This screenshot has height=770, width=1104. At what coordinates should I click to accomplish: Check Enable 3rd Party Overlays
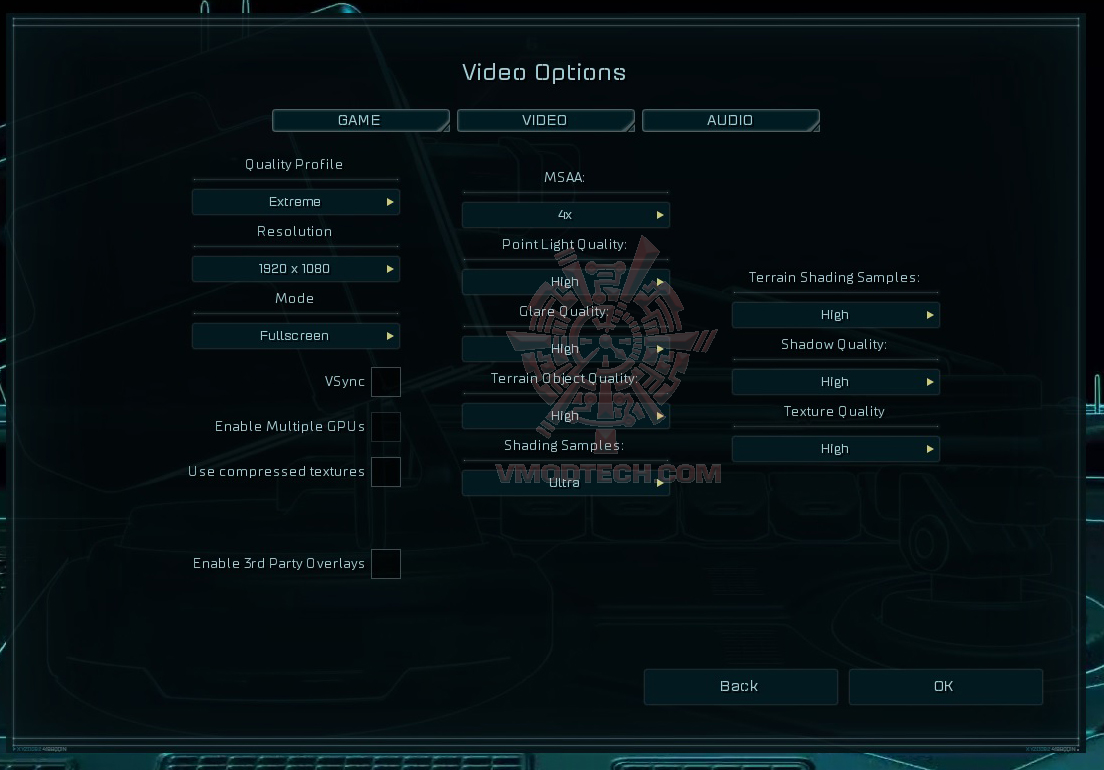pyautogui.click(x=386, y=564)
